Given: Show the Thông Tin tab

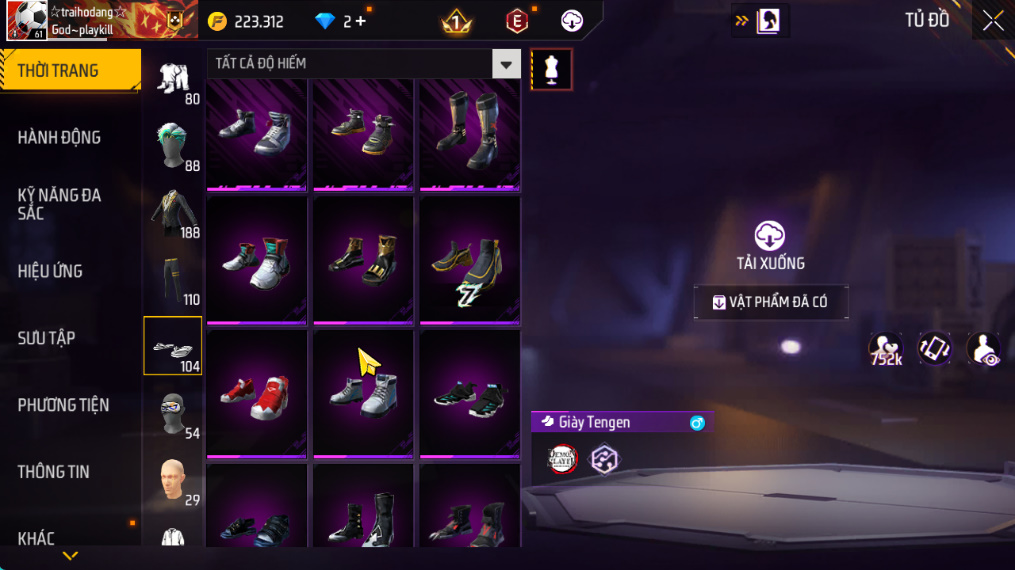Looking at the screenshot, I should click(54, 471).
